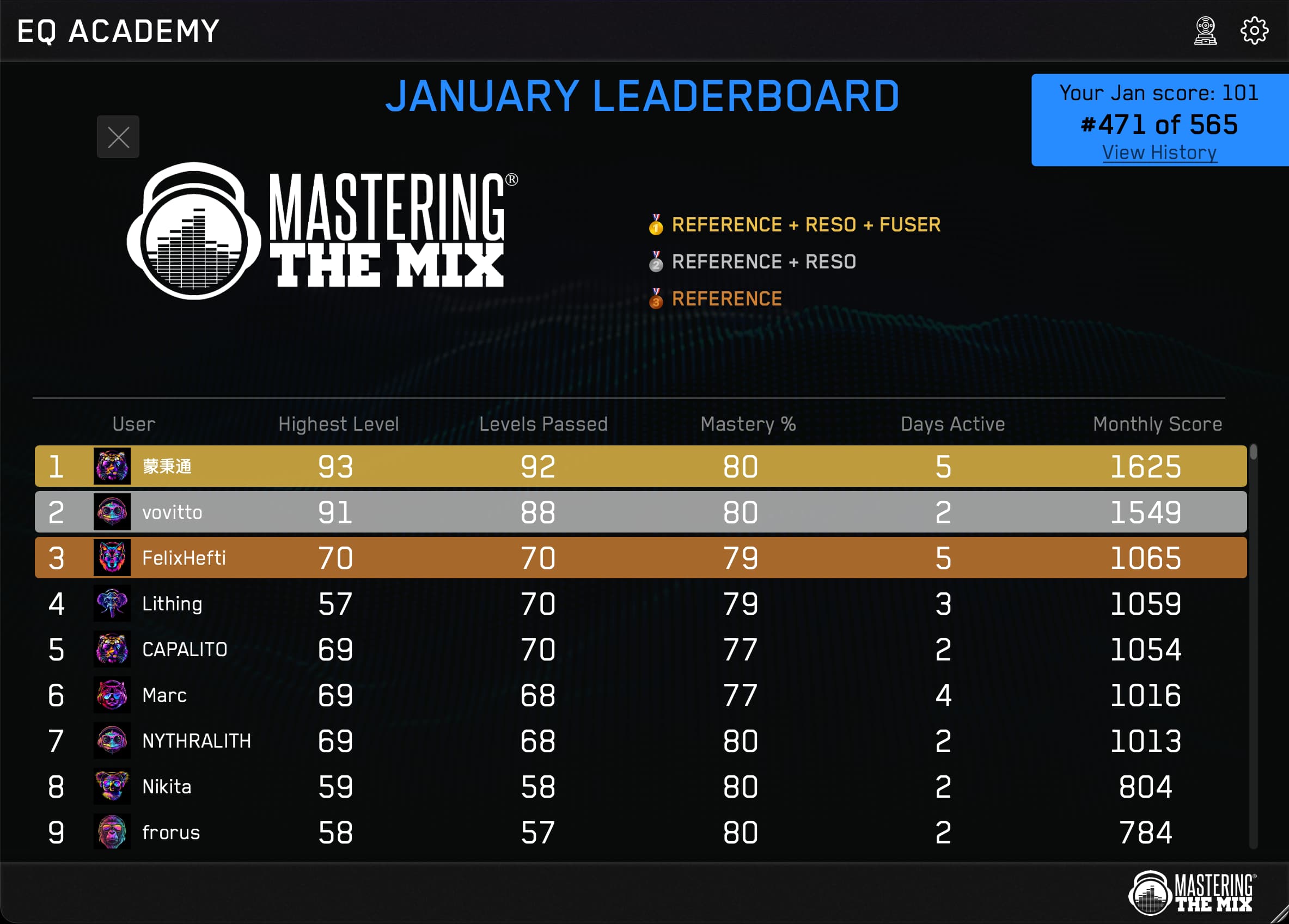Click the Mastery % column header
The image size is (1289, 924).
tap(748, 424)
